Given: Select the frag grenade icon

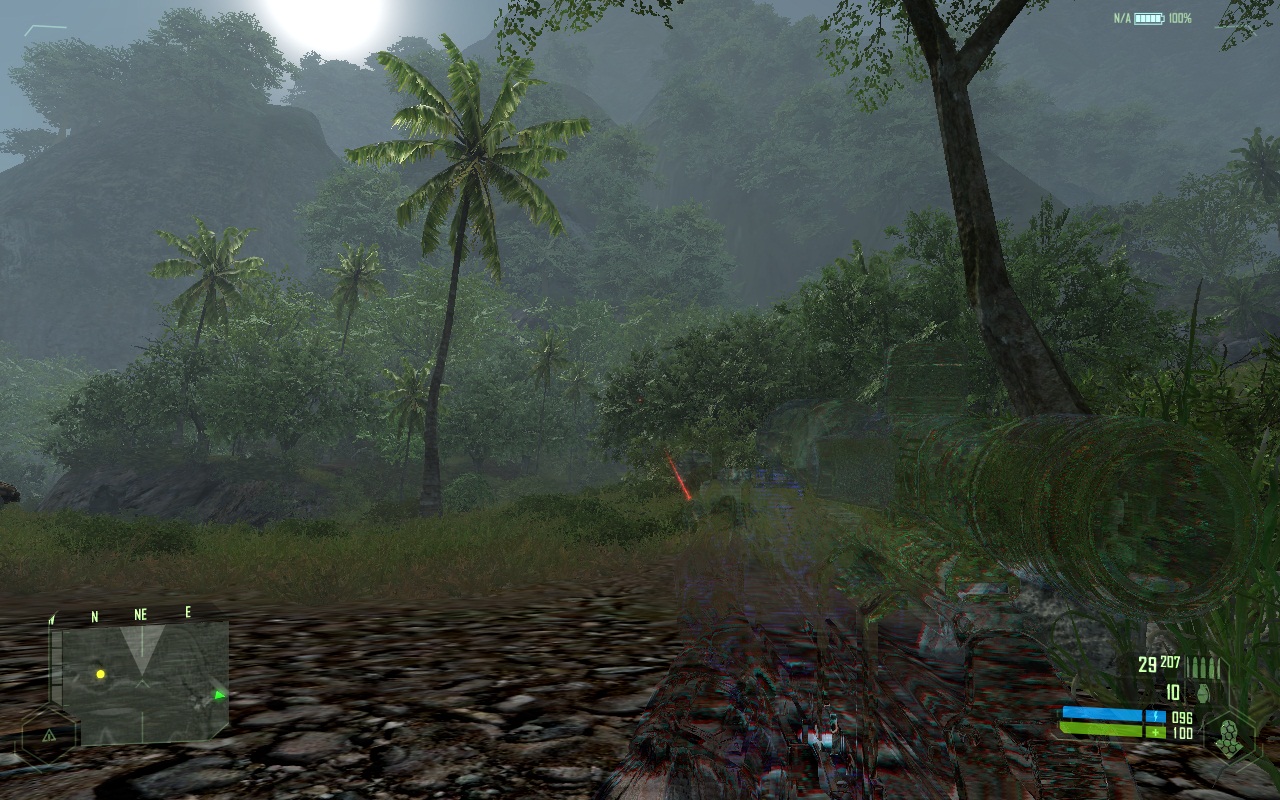Looking at the screenshot, I should (x=1201, y=691).
